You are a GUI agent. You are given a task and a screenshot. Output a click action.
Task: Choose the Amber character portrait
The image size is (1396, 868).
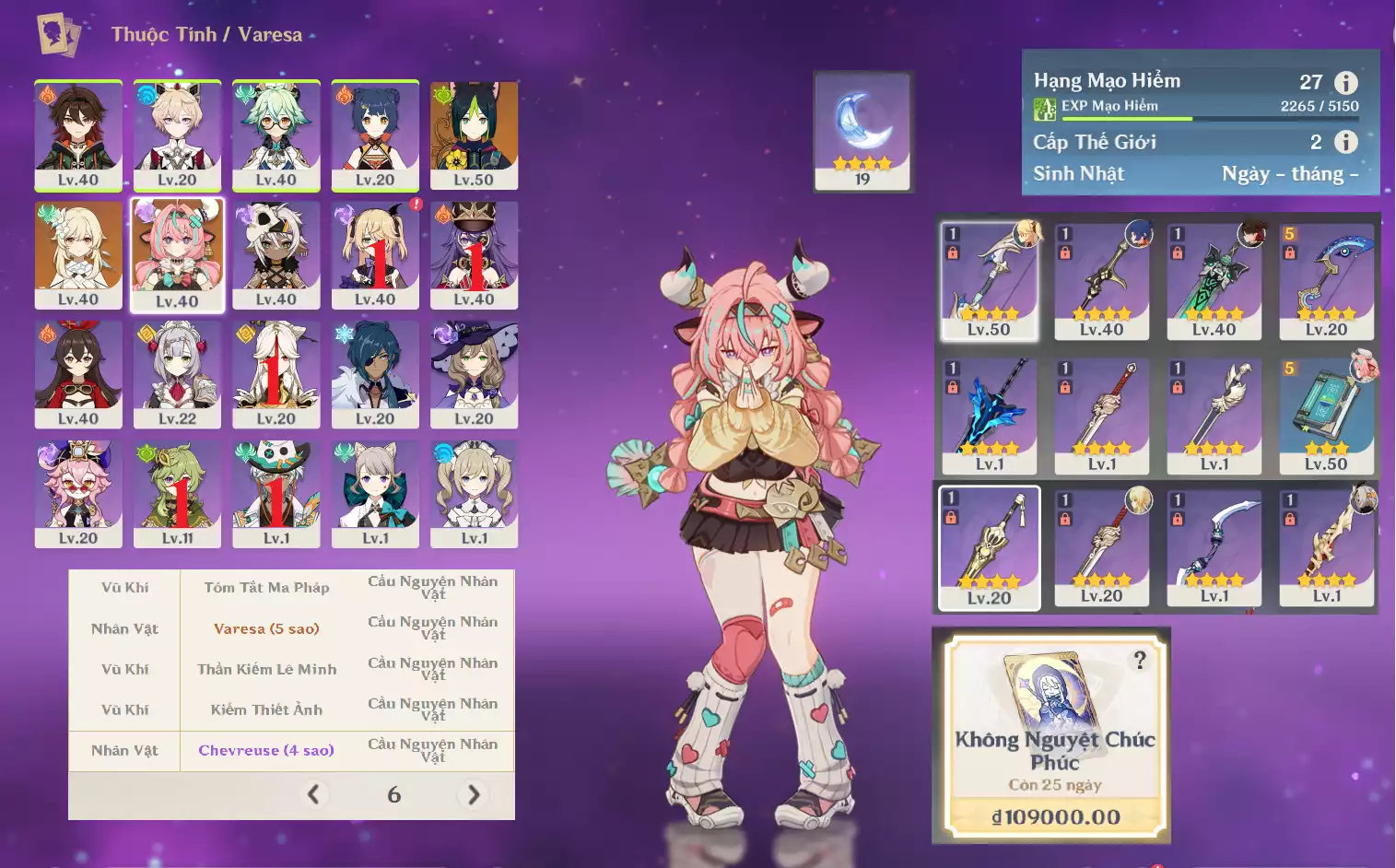pos(78,374)
